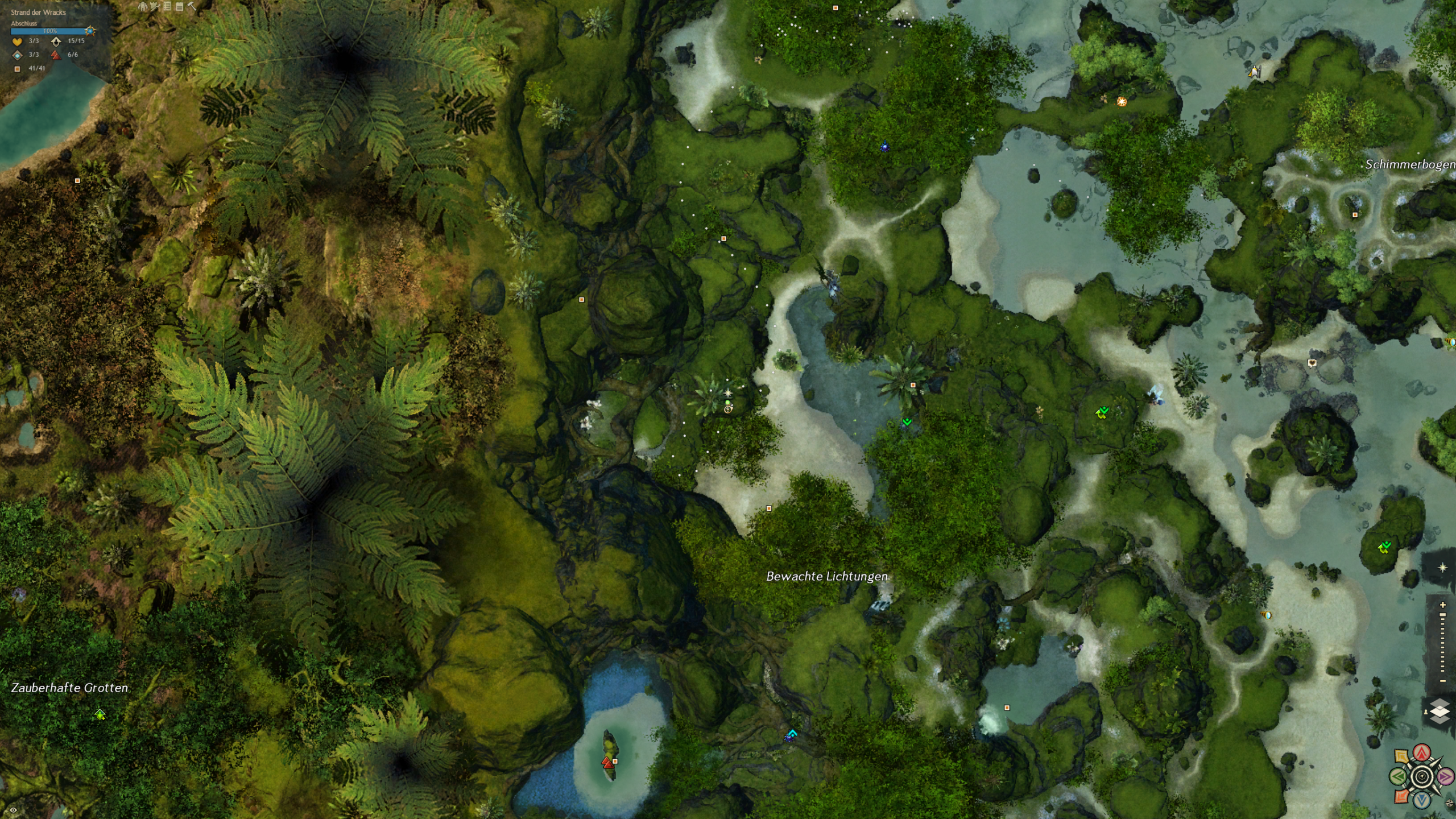1456x819 pixels.
Task: Click the golem figure icon in top bar
Action: [x=143, y=7]
